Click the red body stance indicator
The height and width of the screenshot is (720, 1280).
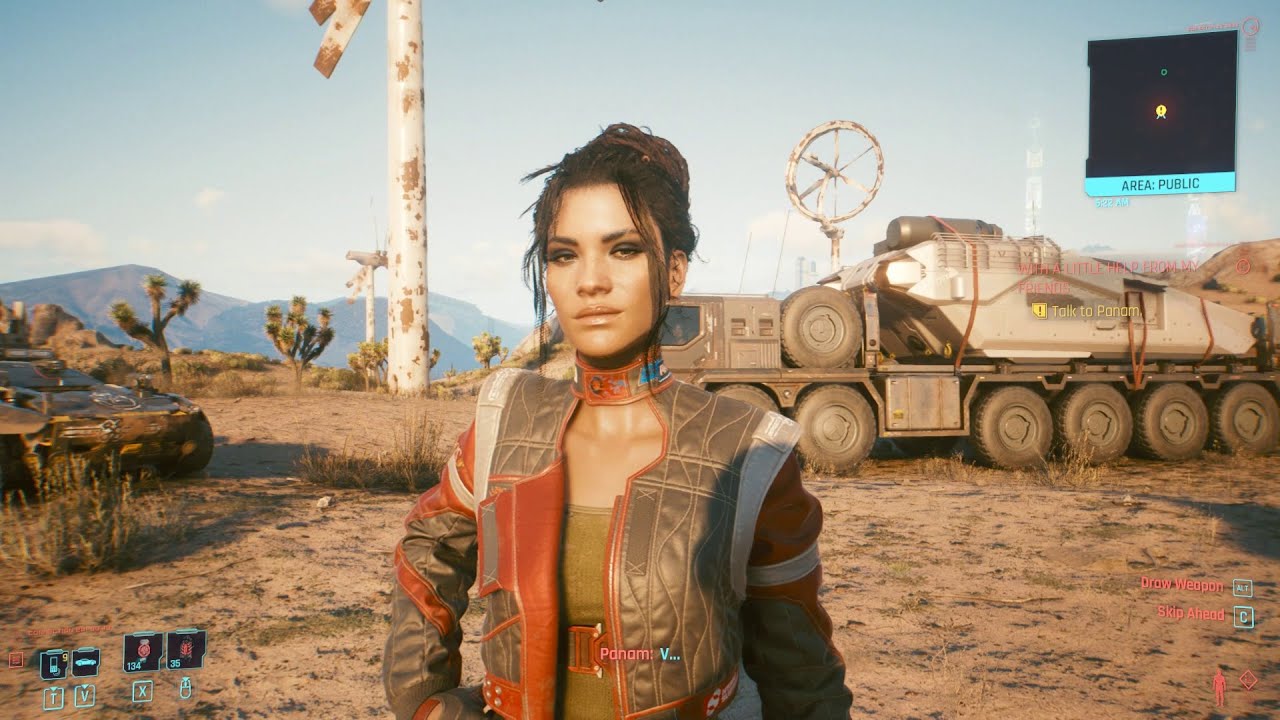pyautogui.click(x=1218, y=687)
